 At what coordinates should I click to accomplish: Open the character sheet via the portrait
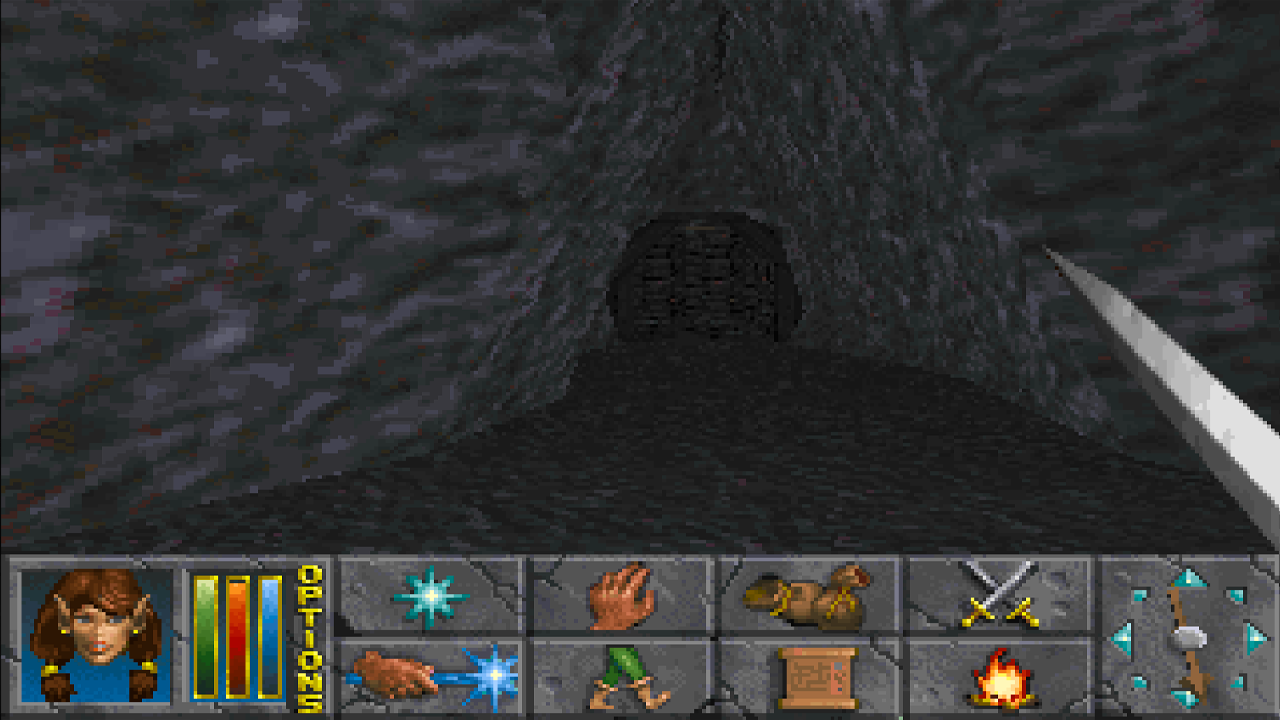(x=96, y=640)
